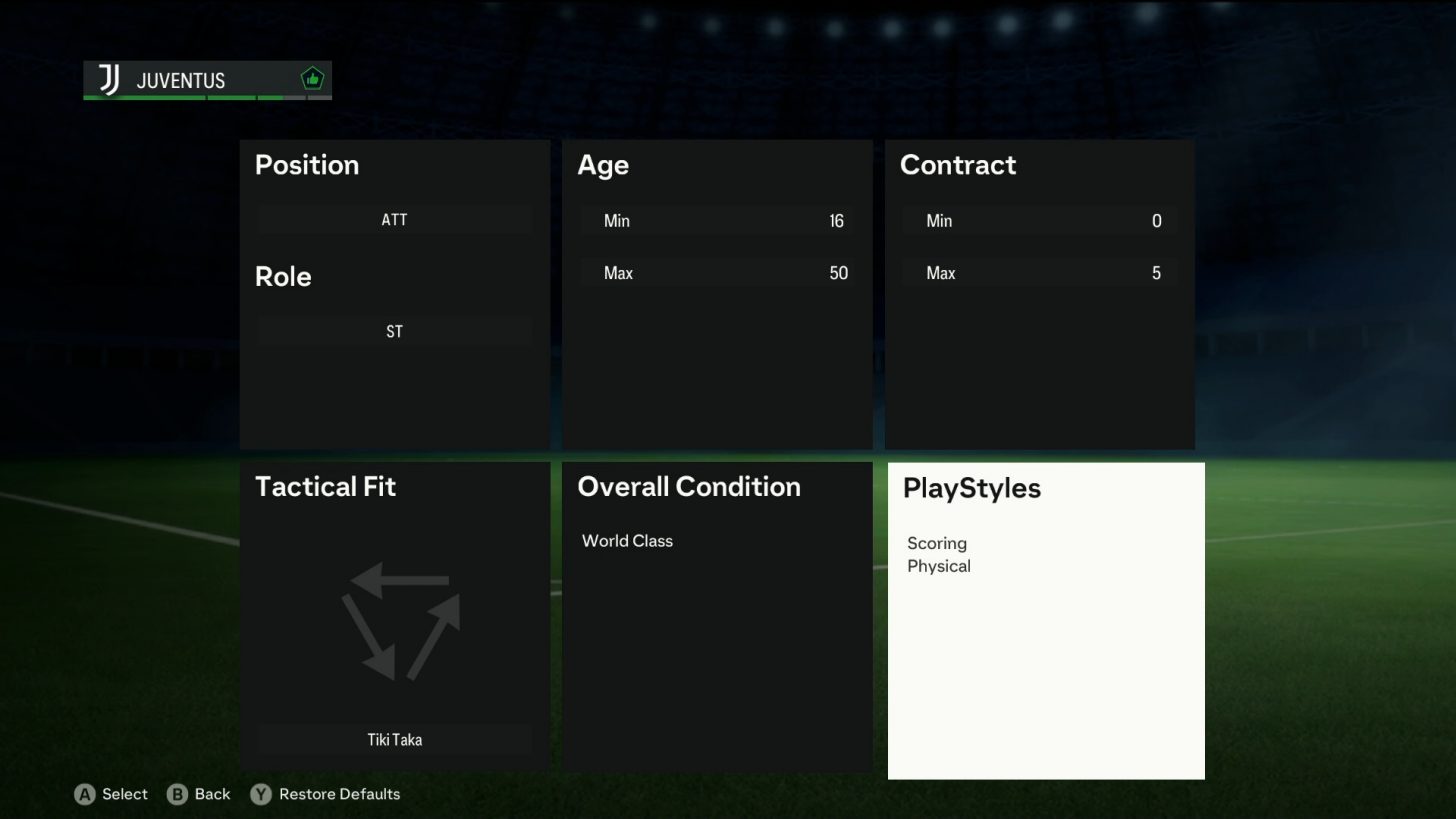Select the World Class overall condition
The image size is (1456, 819).
click(627, 540)
